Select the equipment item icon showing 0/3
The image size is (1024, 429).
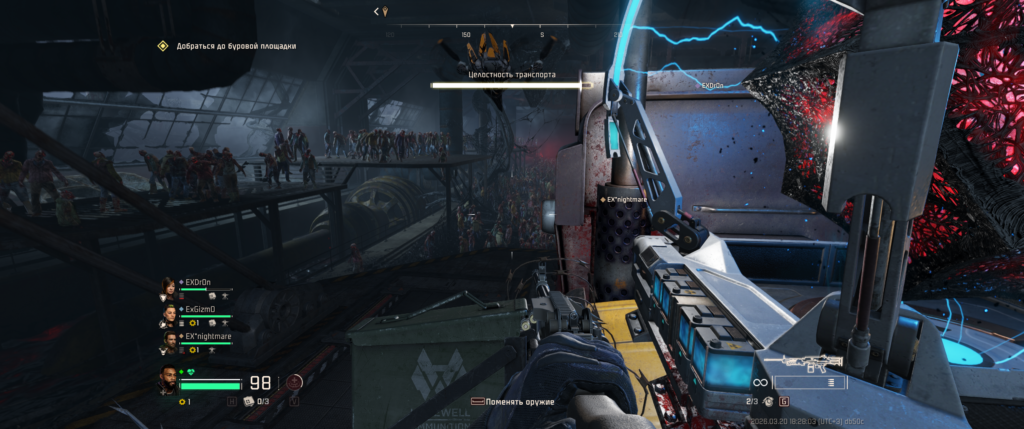247,401
